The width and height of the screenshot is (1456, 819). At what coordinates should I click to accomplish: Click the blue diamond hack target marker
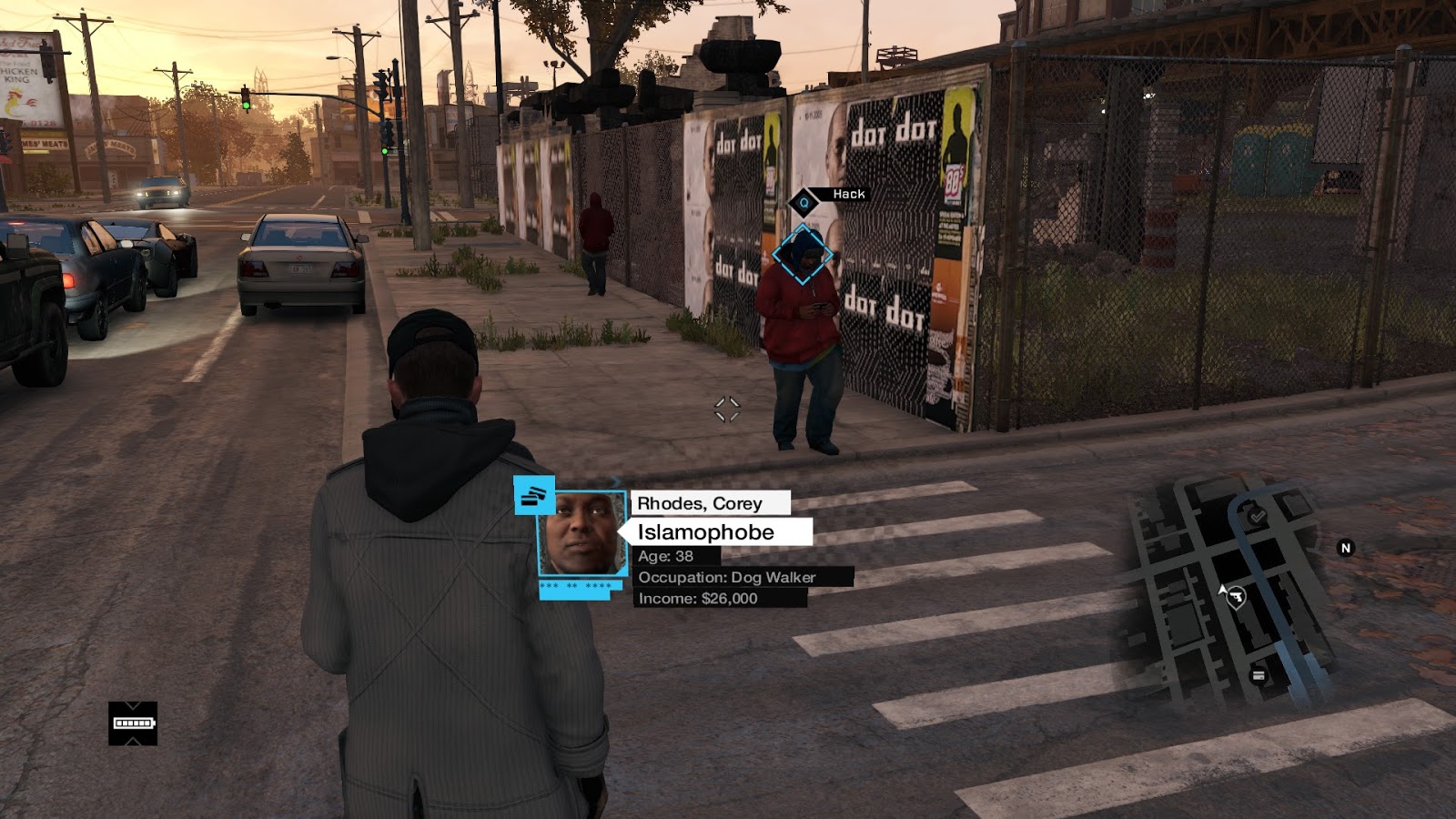click(802, 255)
